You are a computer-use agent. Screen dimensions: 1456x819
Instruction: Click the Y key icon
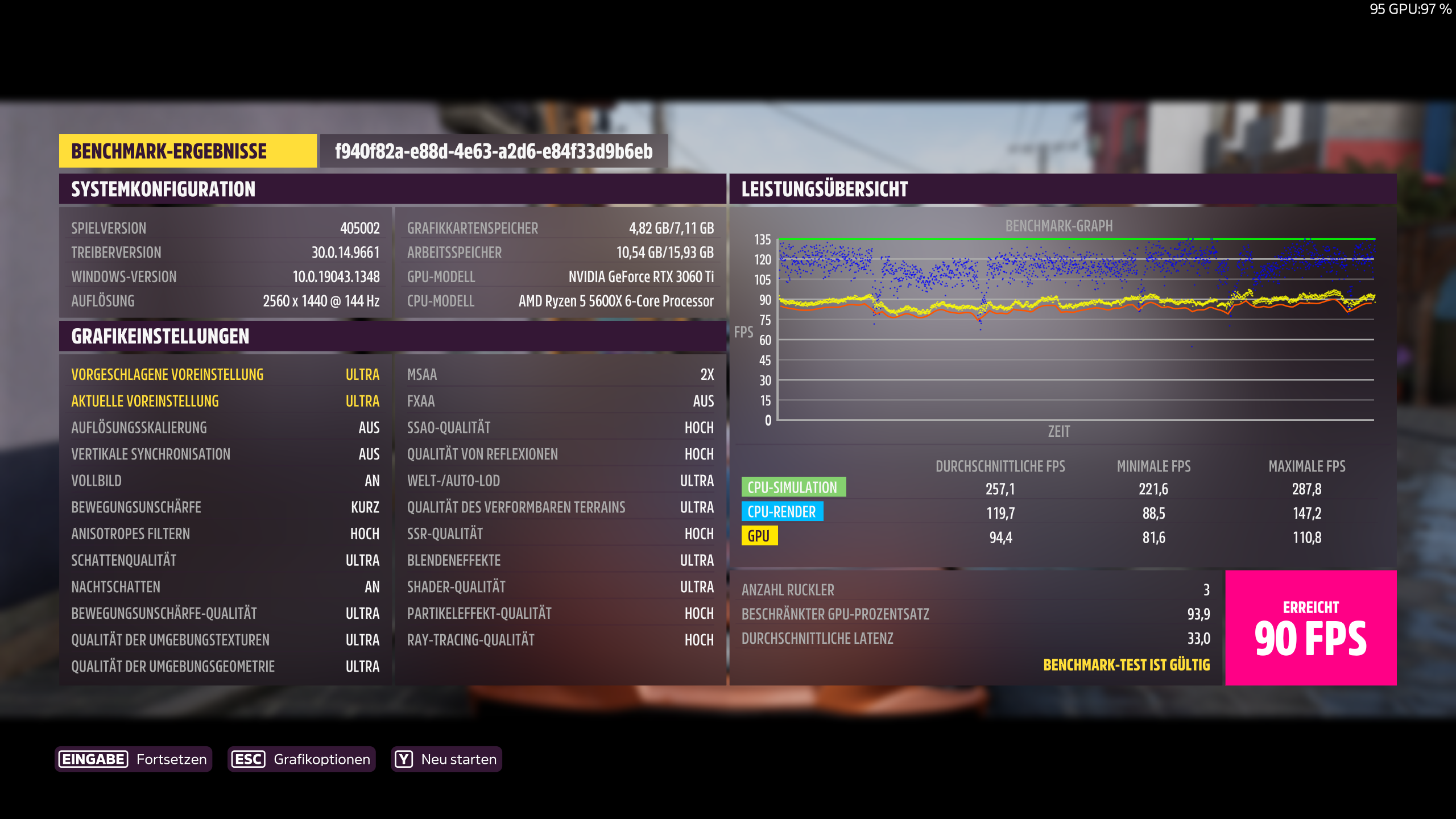click(x=403, y=758)
